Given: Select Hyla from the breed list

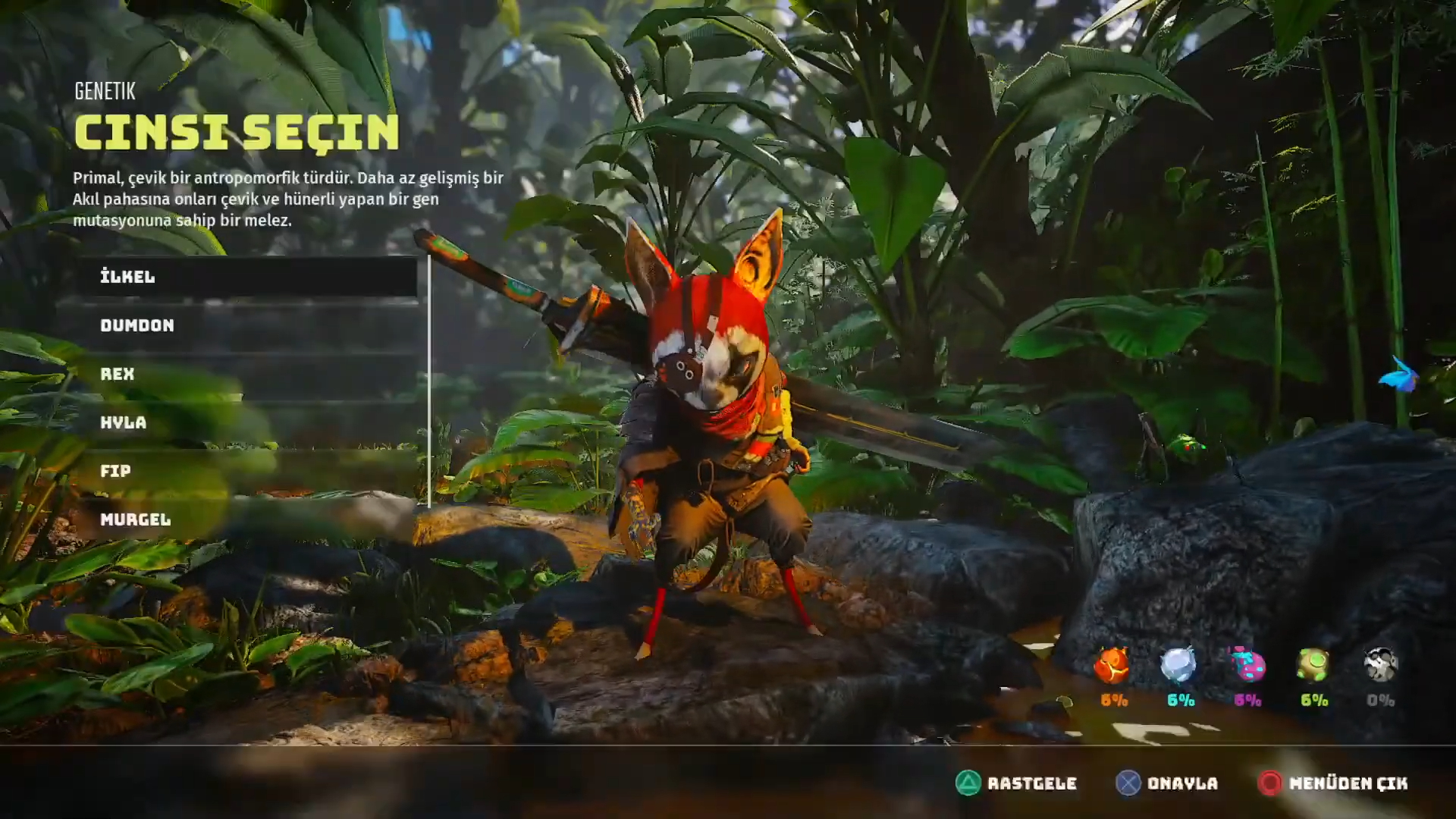Looking at the screenshot, I should (x=246, y=422).
